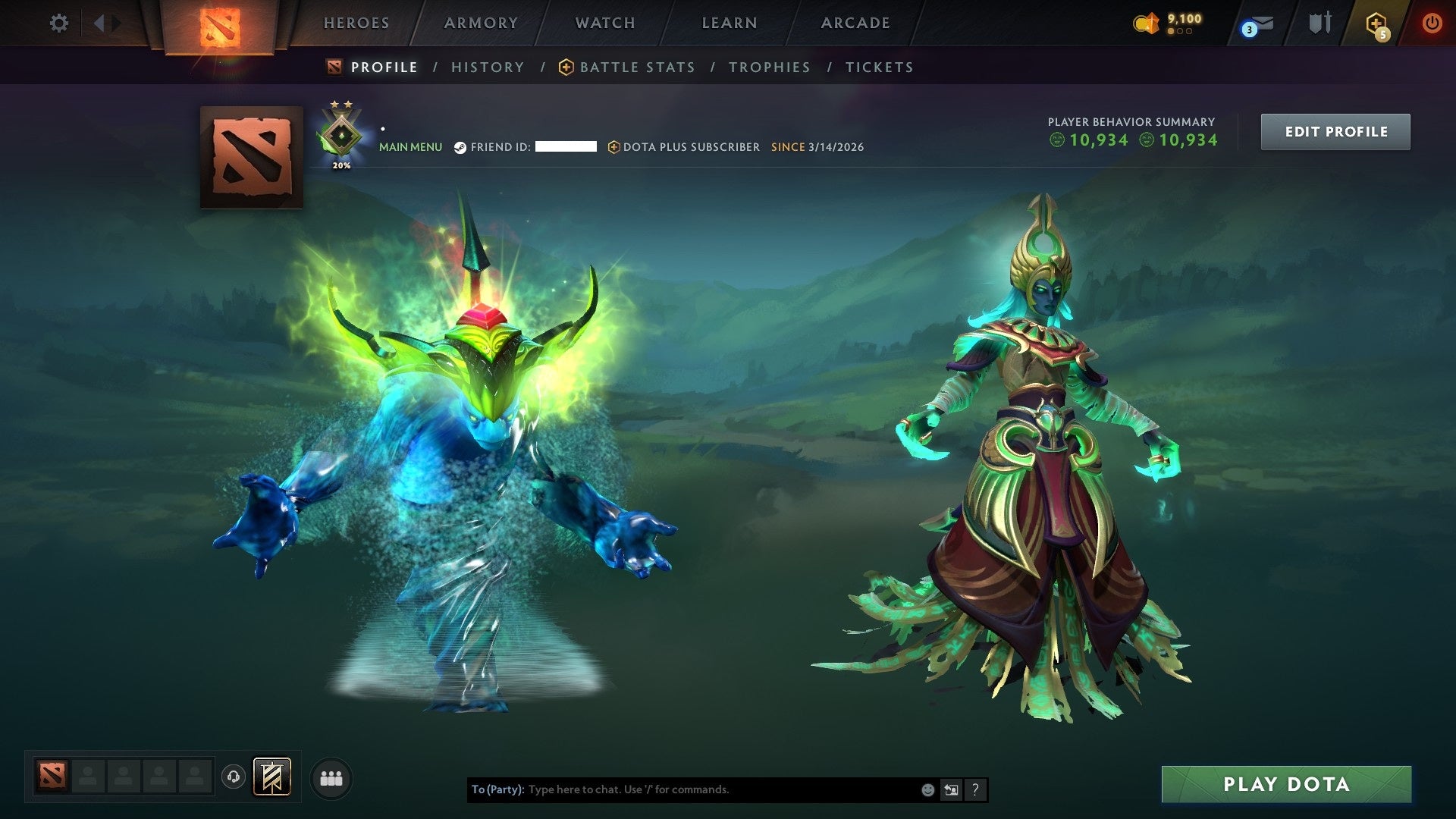This screenshot has height=819, width=1456.
Task: Select the guild banner in party bar
Action: pyautogui.click(x=273, y=777)
